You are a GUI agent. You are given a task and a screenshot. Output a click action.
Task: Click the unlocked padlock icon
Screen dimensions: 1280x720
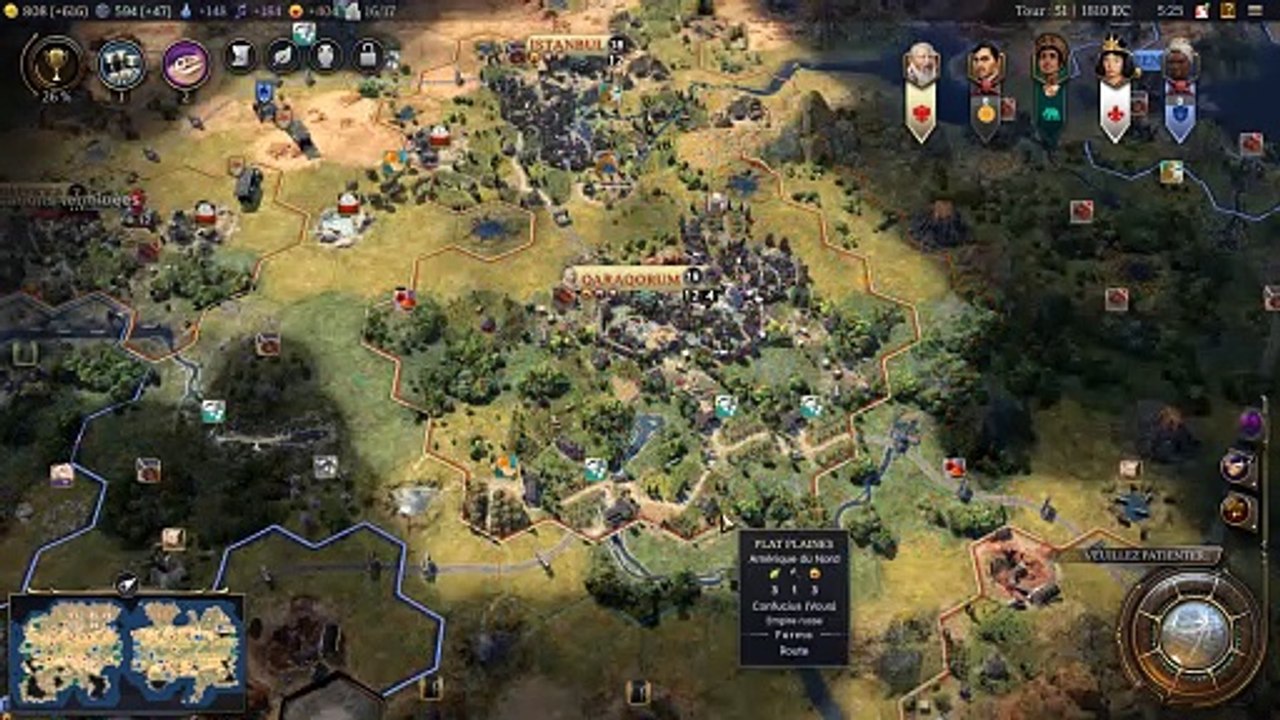tap(368, 55)
